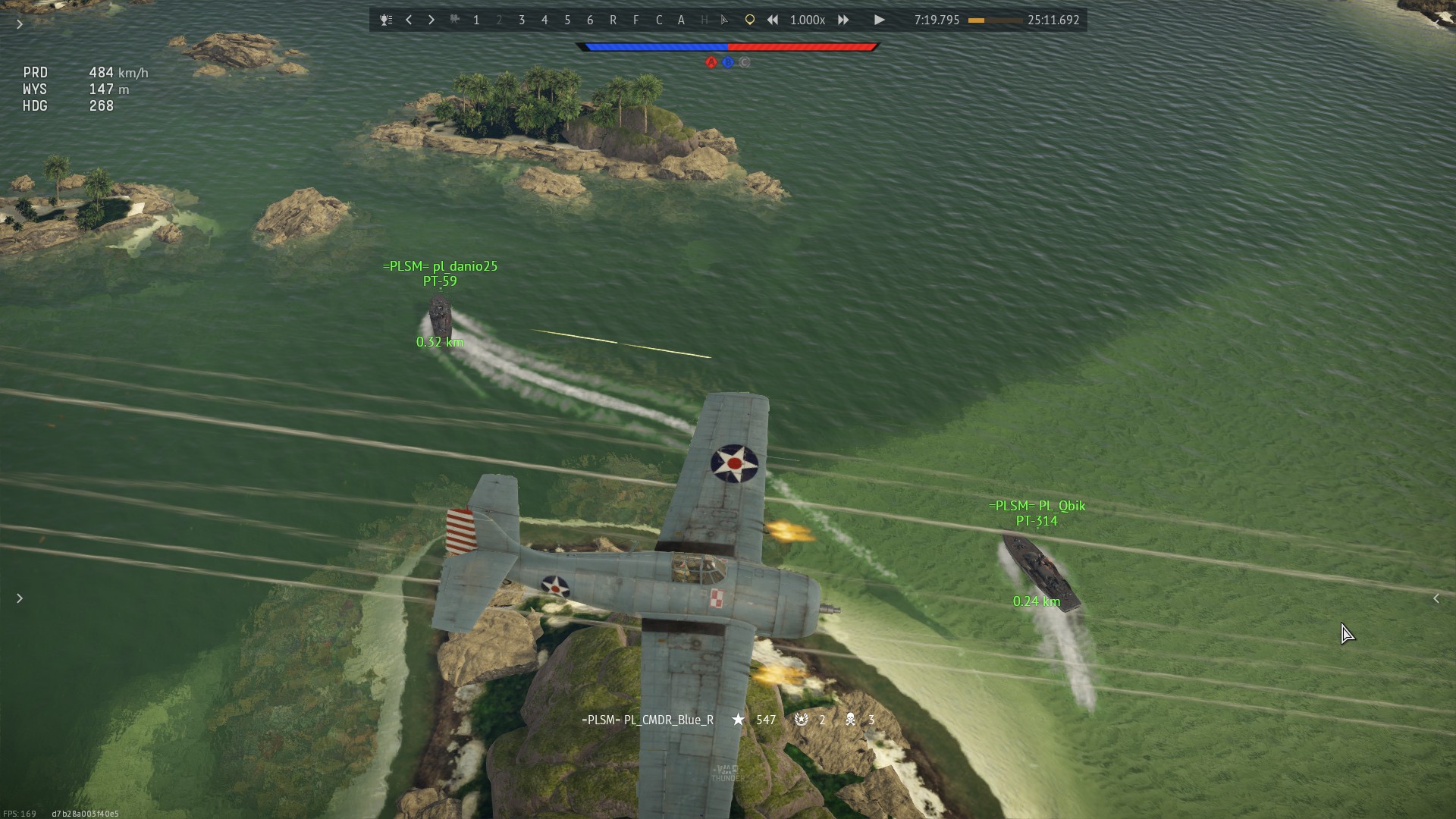The height and width of the screenshot is (819, 1456).
Task: Expand the lower-left side panel arrow
Action: [x=20, y=598]
